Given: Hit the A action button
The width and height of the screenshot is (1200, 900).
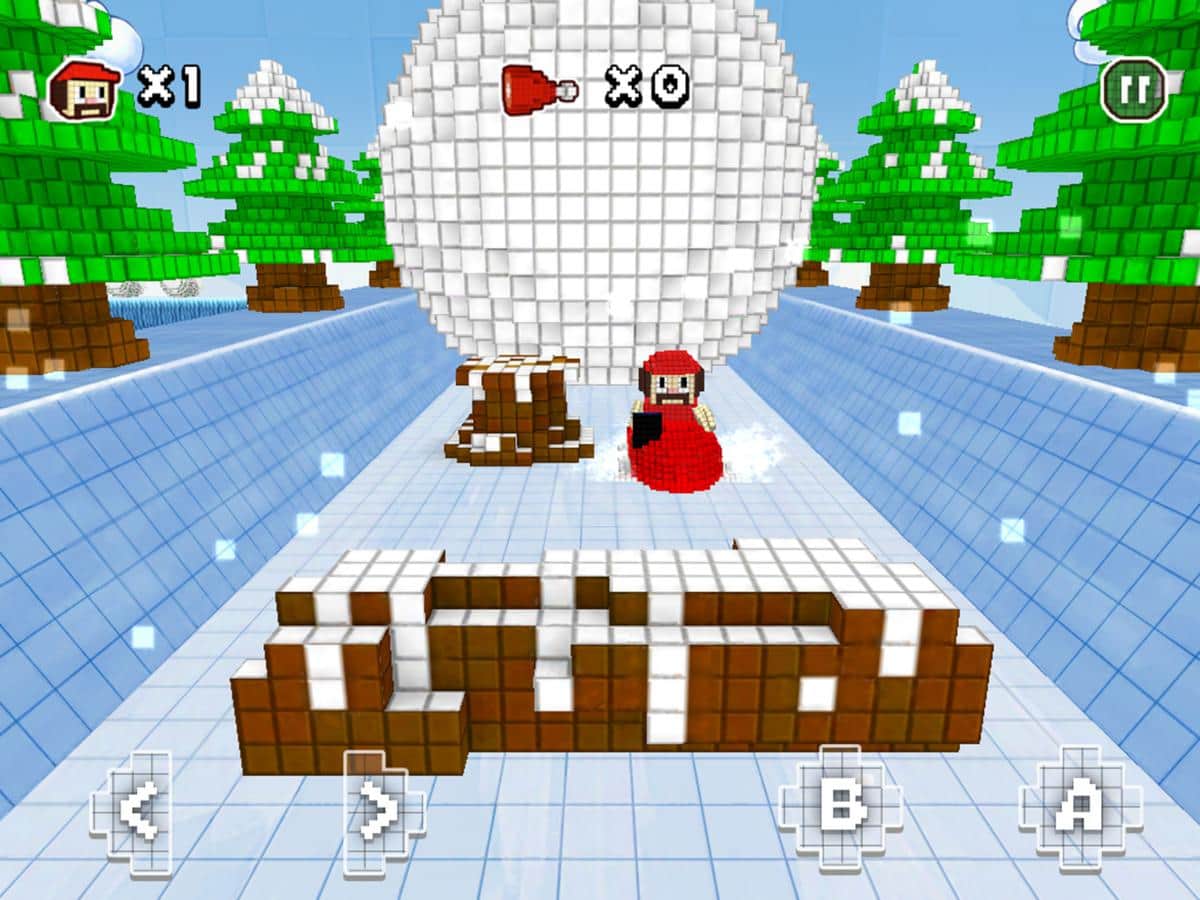Looking at the screenshot, I should point(1080,807).
